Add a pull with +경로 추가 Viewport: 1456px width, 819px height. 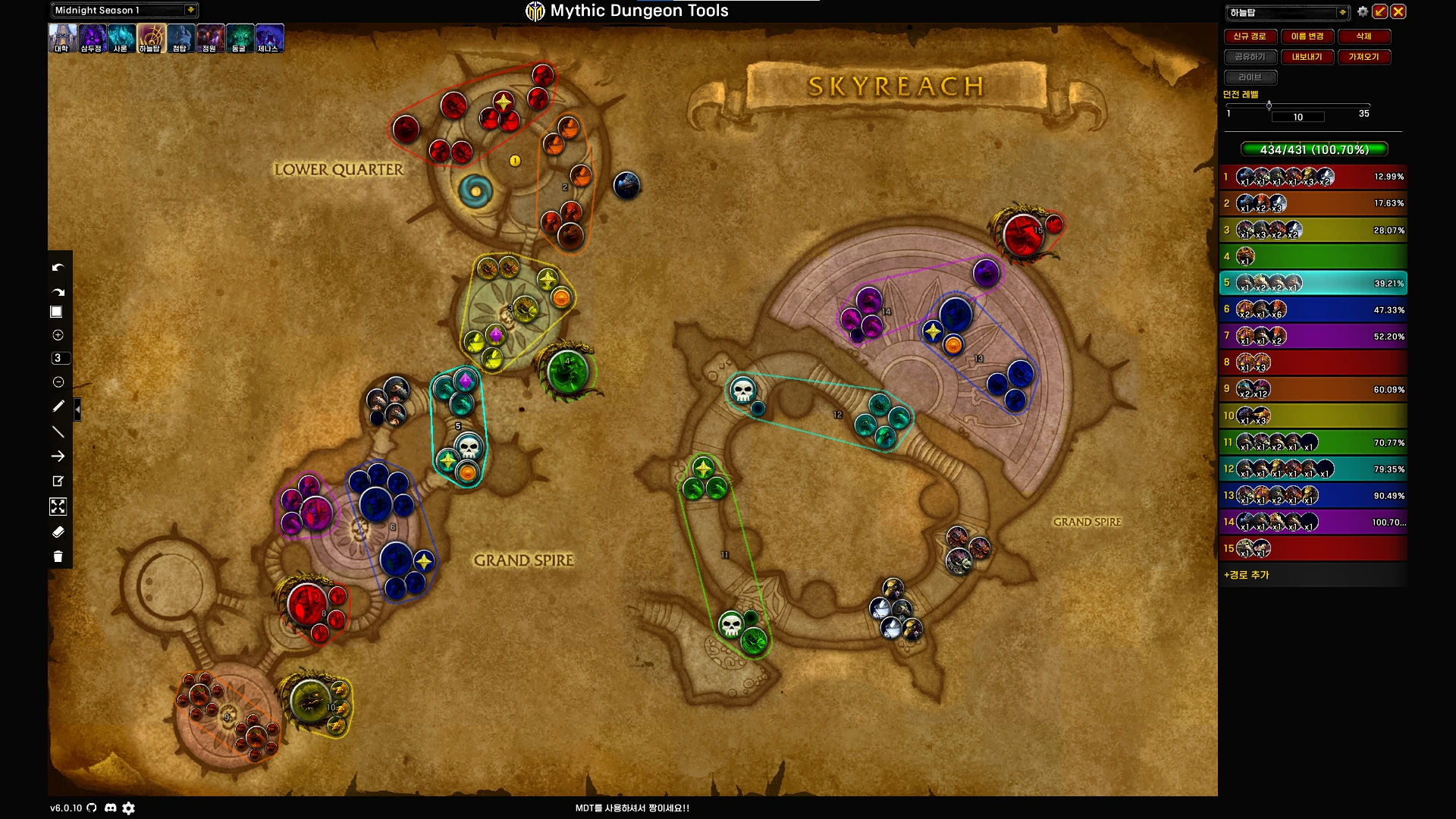1246,575
